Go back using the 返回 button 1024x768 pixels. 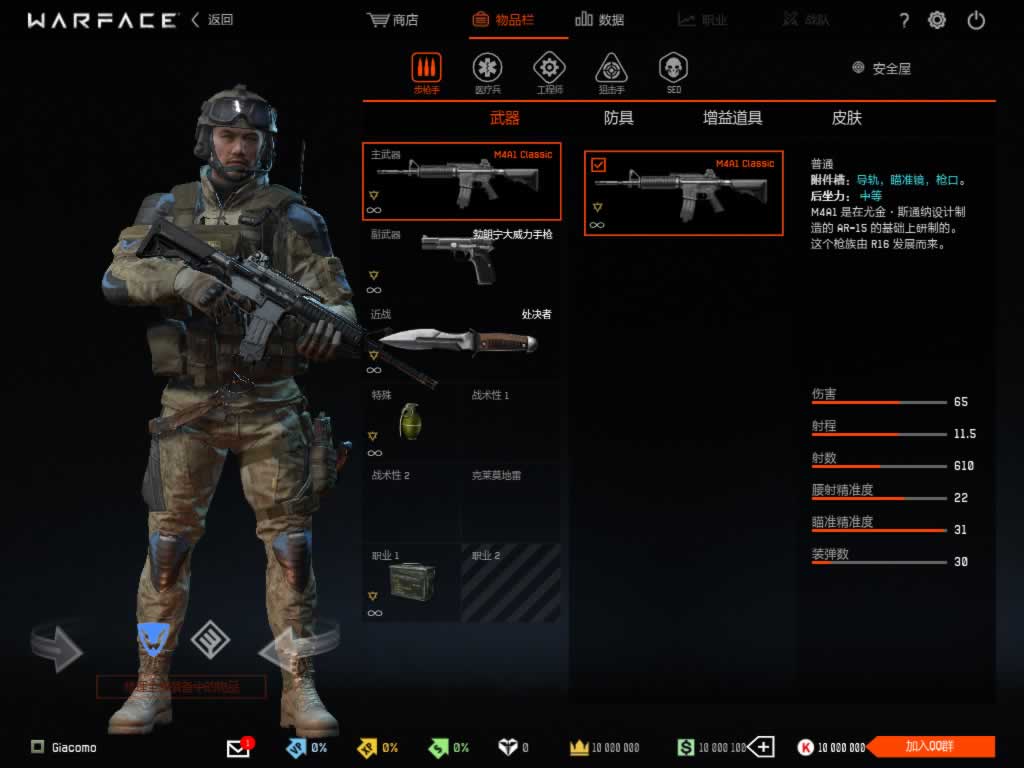[x=212, y=20]
